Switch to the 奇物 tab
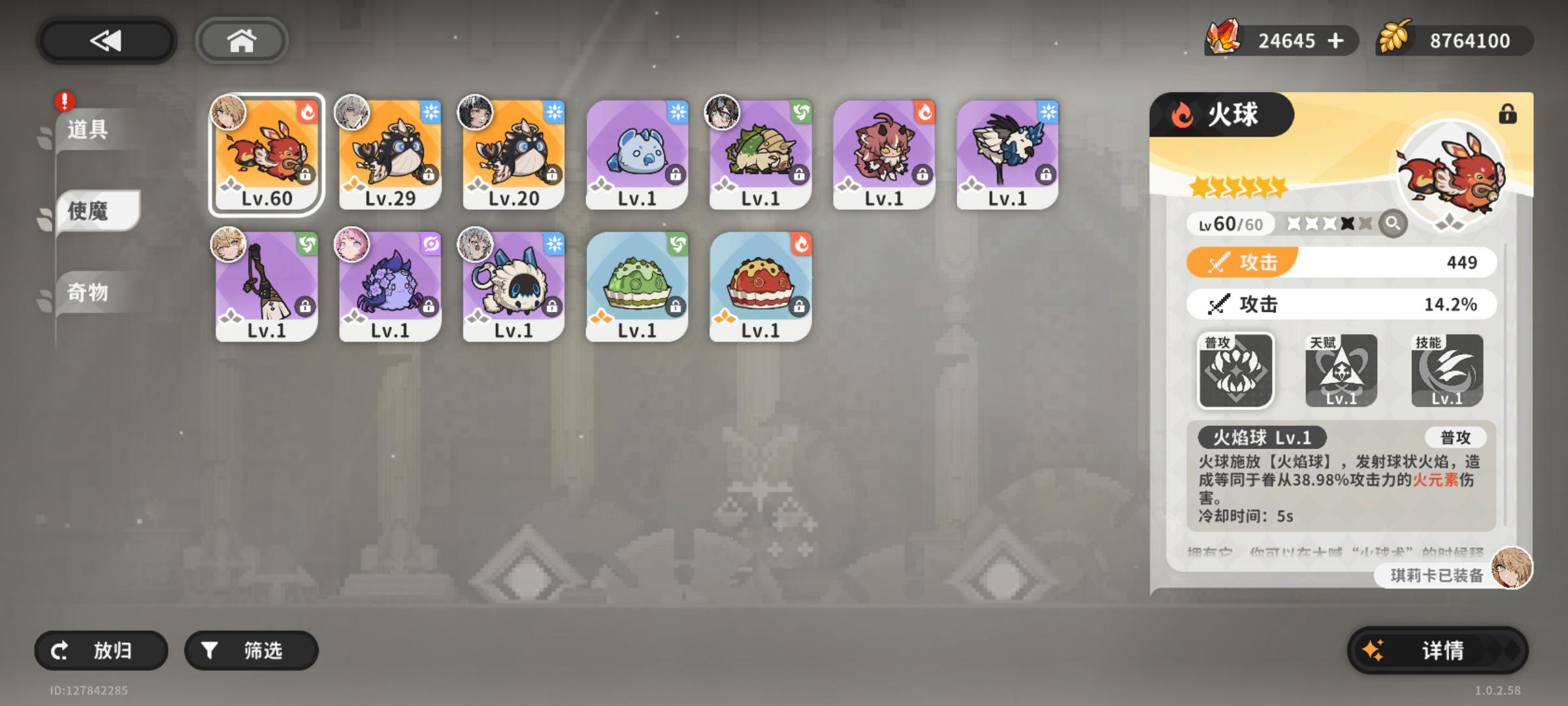 point(87,290)
